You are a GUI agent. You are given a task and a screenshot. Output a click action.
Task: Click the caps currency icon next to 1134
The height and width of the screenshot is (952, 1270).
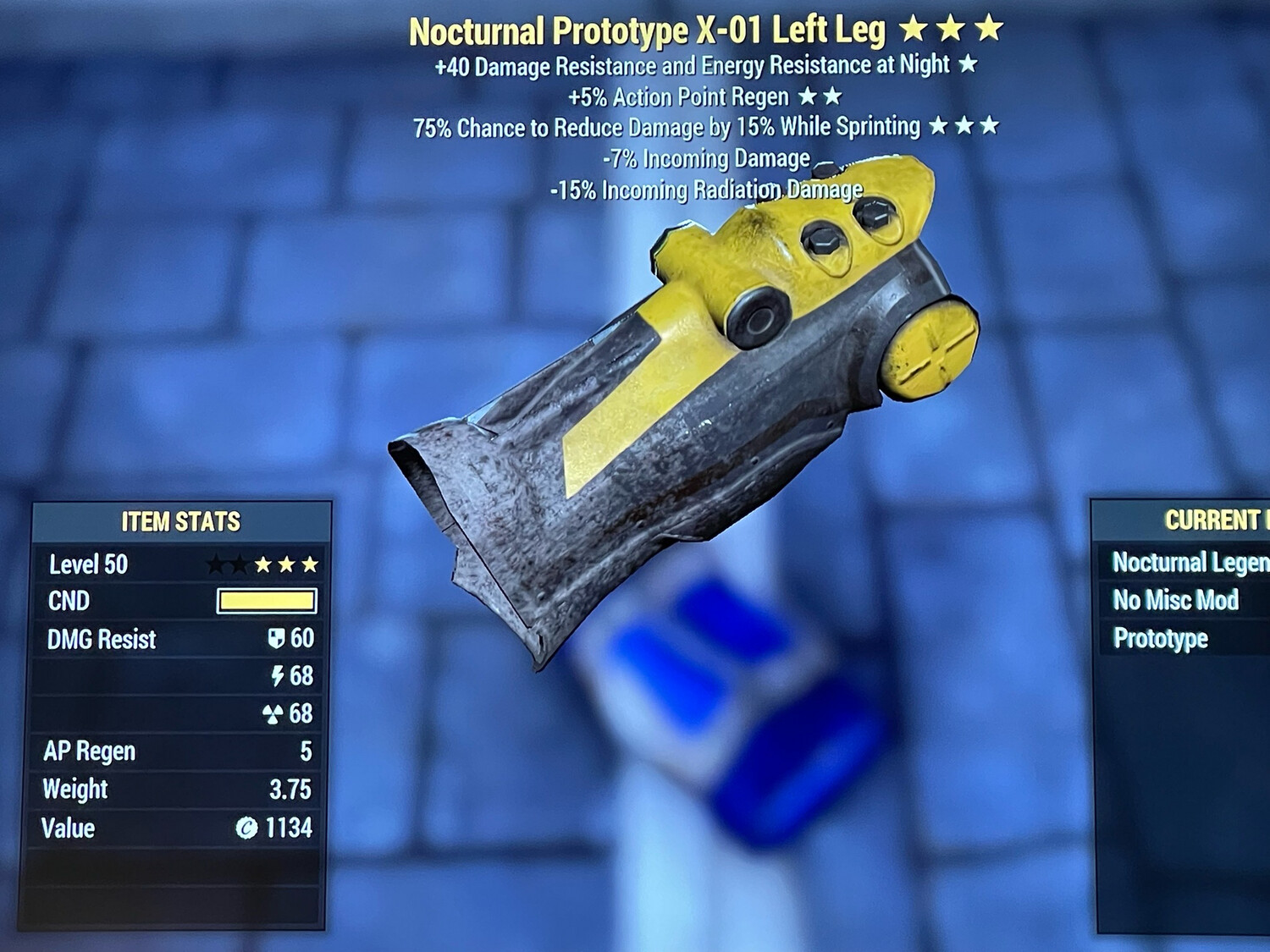[x=246, y=828]
